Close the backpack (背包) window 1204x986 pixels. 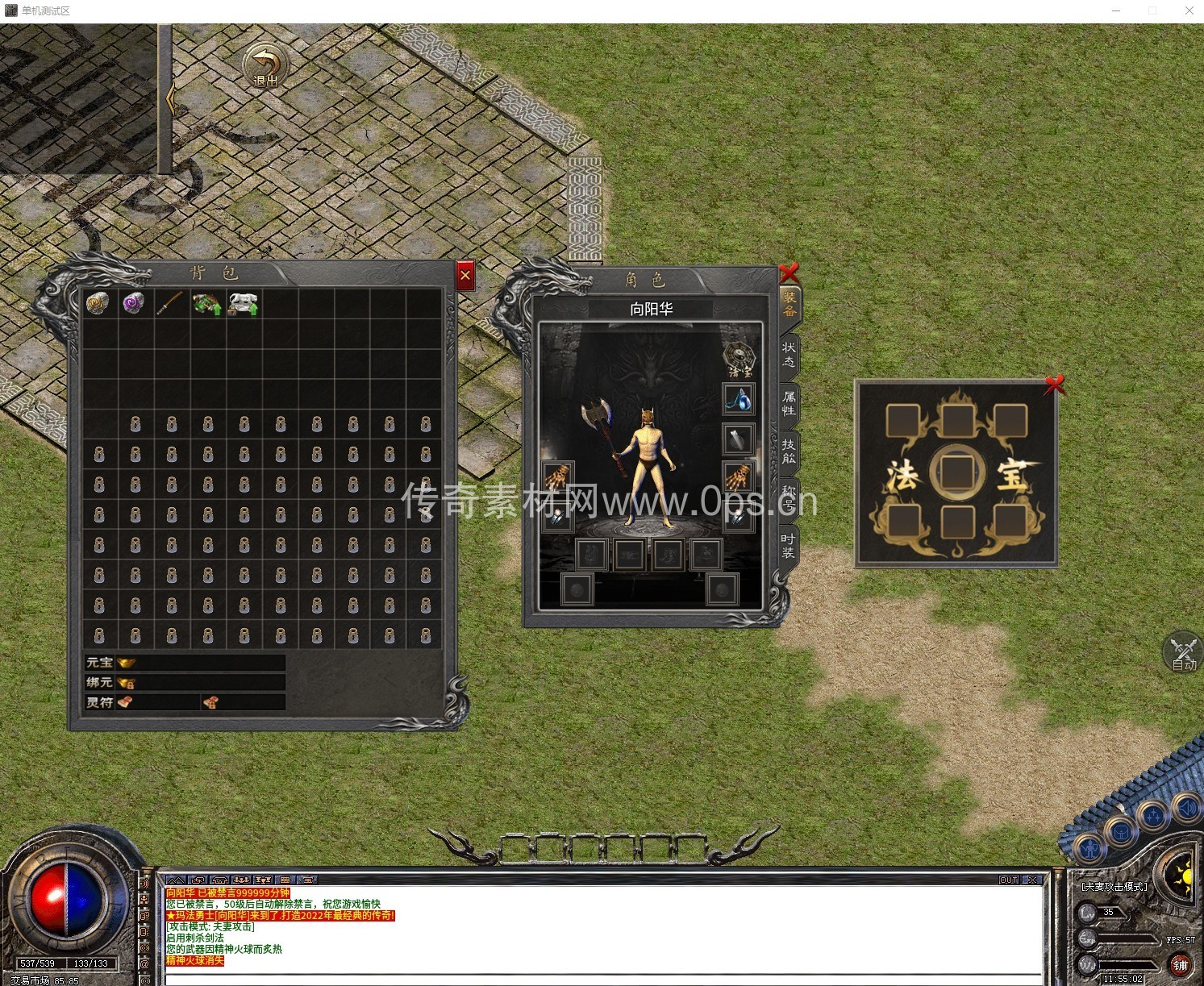point(465,276)
